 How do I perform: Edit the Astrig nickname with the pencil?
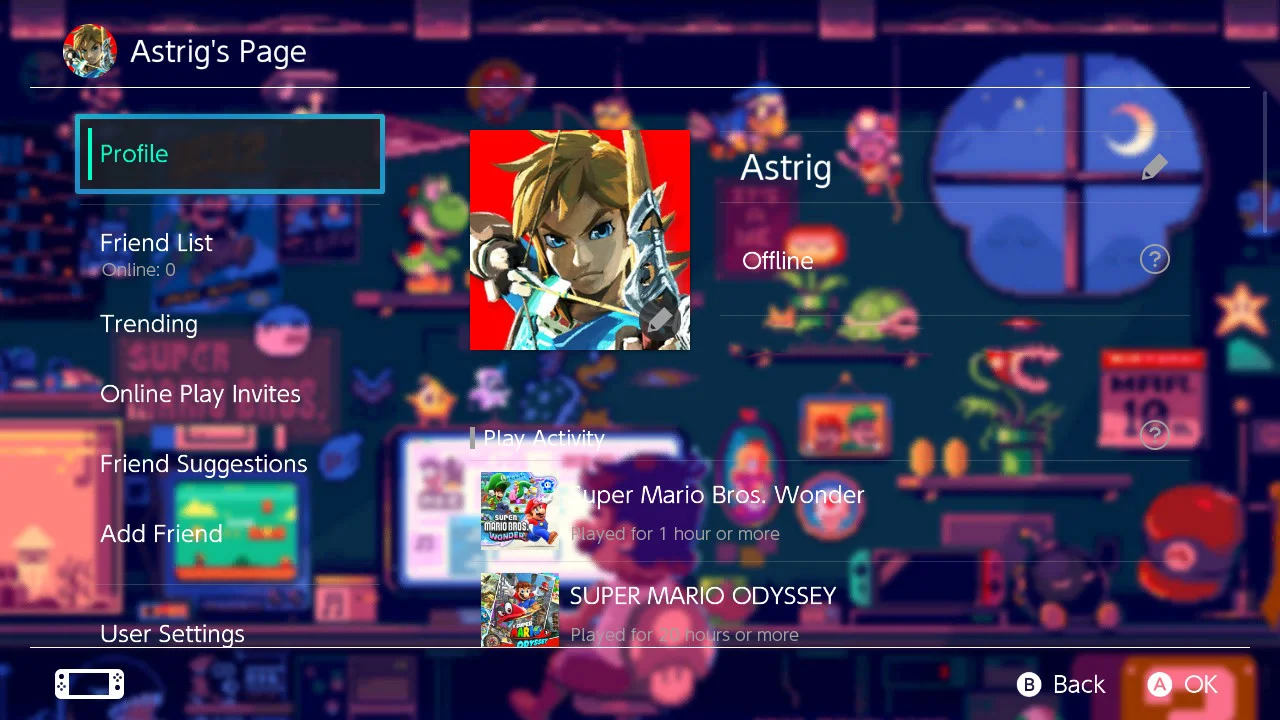[x=1154, y=167]
